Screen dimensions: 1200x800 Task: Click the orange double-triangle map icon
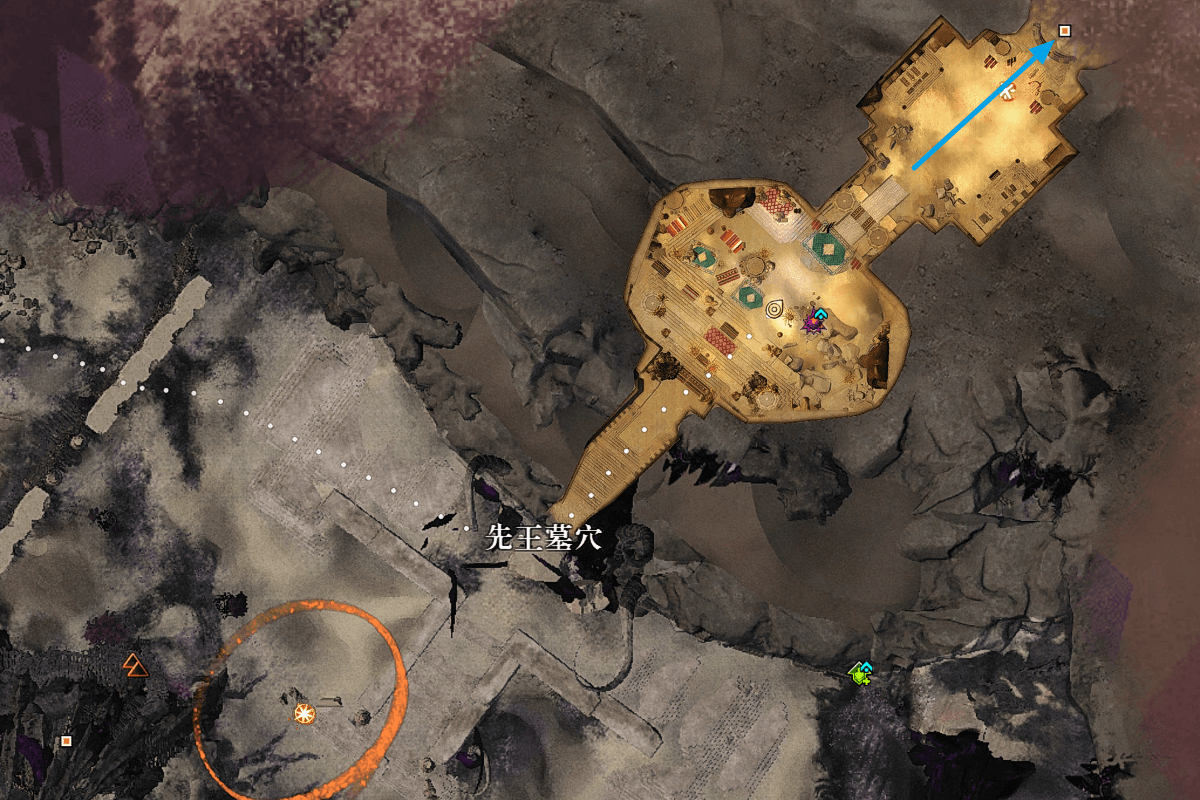tap(133, 663)
